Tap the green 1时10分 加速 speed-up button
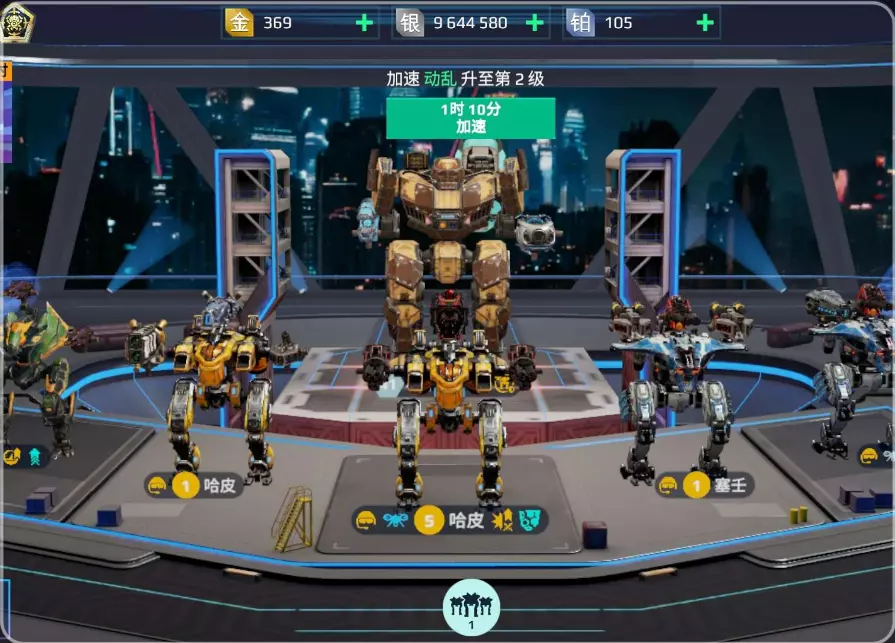 point(470,118)
